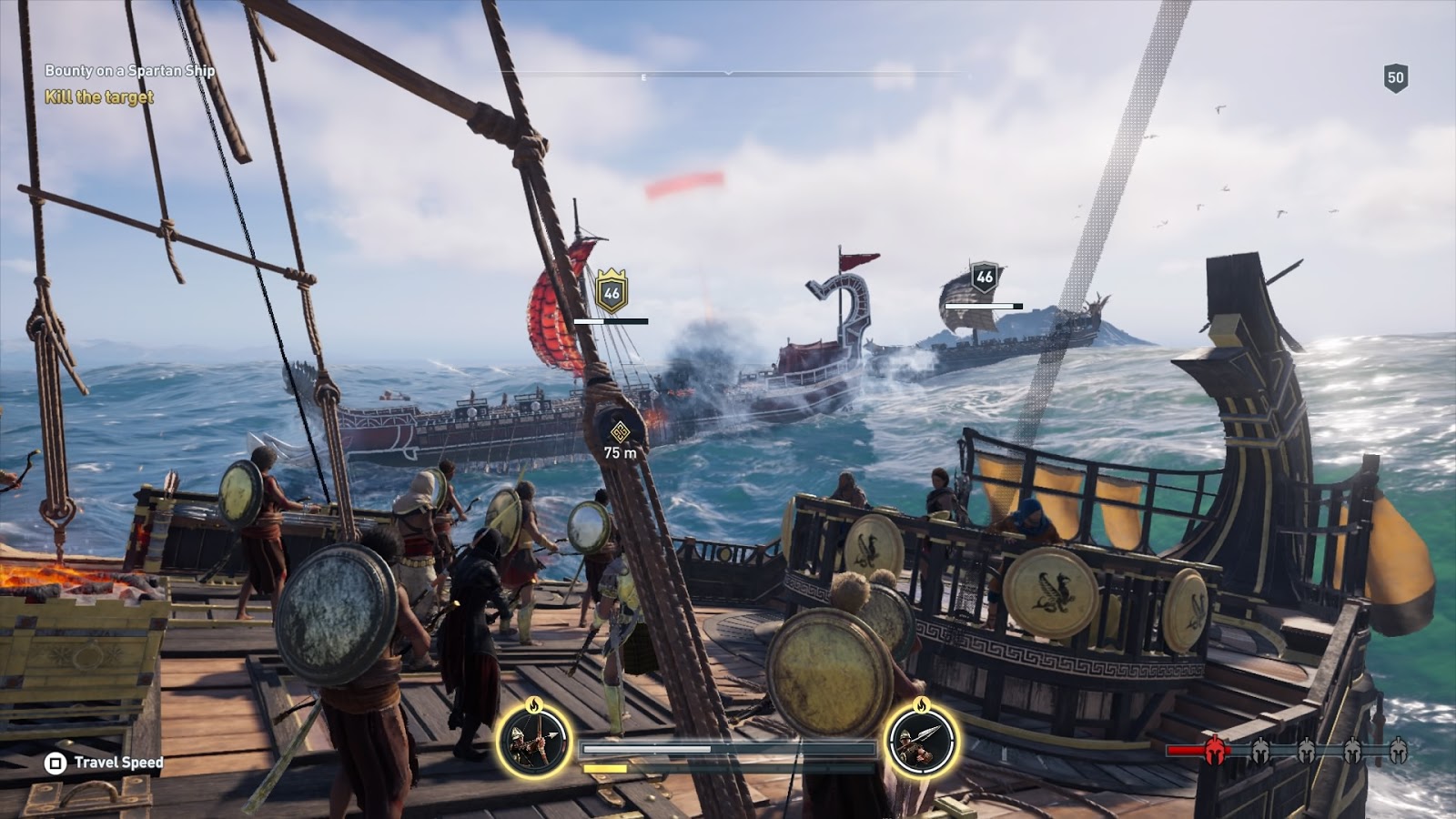1456x819 pixels.
Task: Open the Bounty on a Spartan Ship objective
Action: [130, 71]
